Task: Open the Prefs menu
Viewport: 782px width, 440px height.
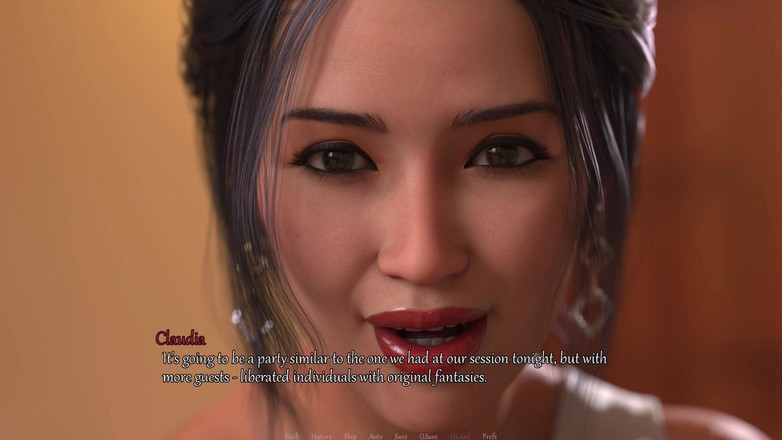Action: click(x=489, y=436)
